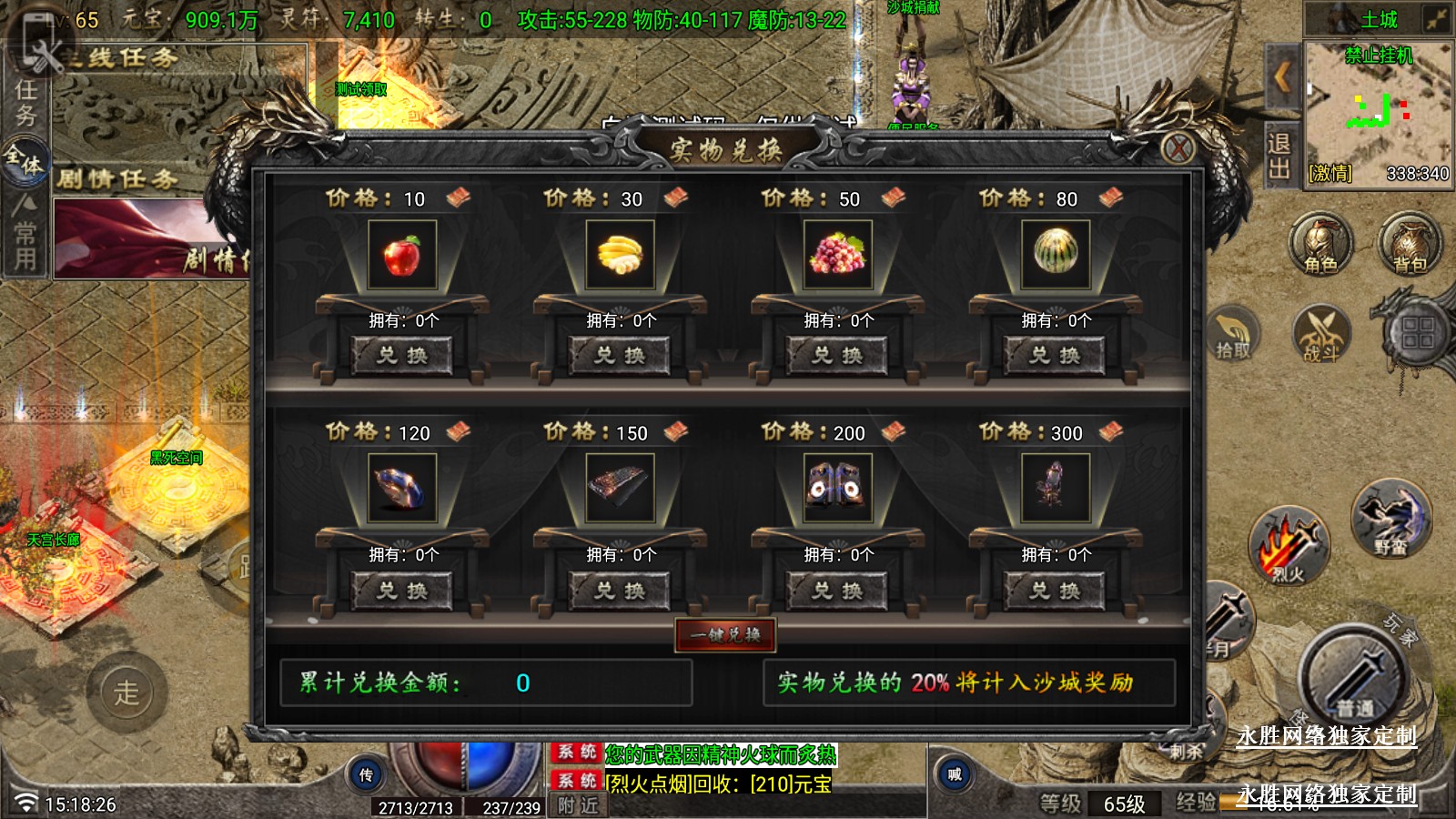Screen dimensions: 1456x819
Task: Click the 退出 exit button
Action: coord(1279,157)
